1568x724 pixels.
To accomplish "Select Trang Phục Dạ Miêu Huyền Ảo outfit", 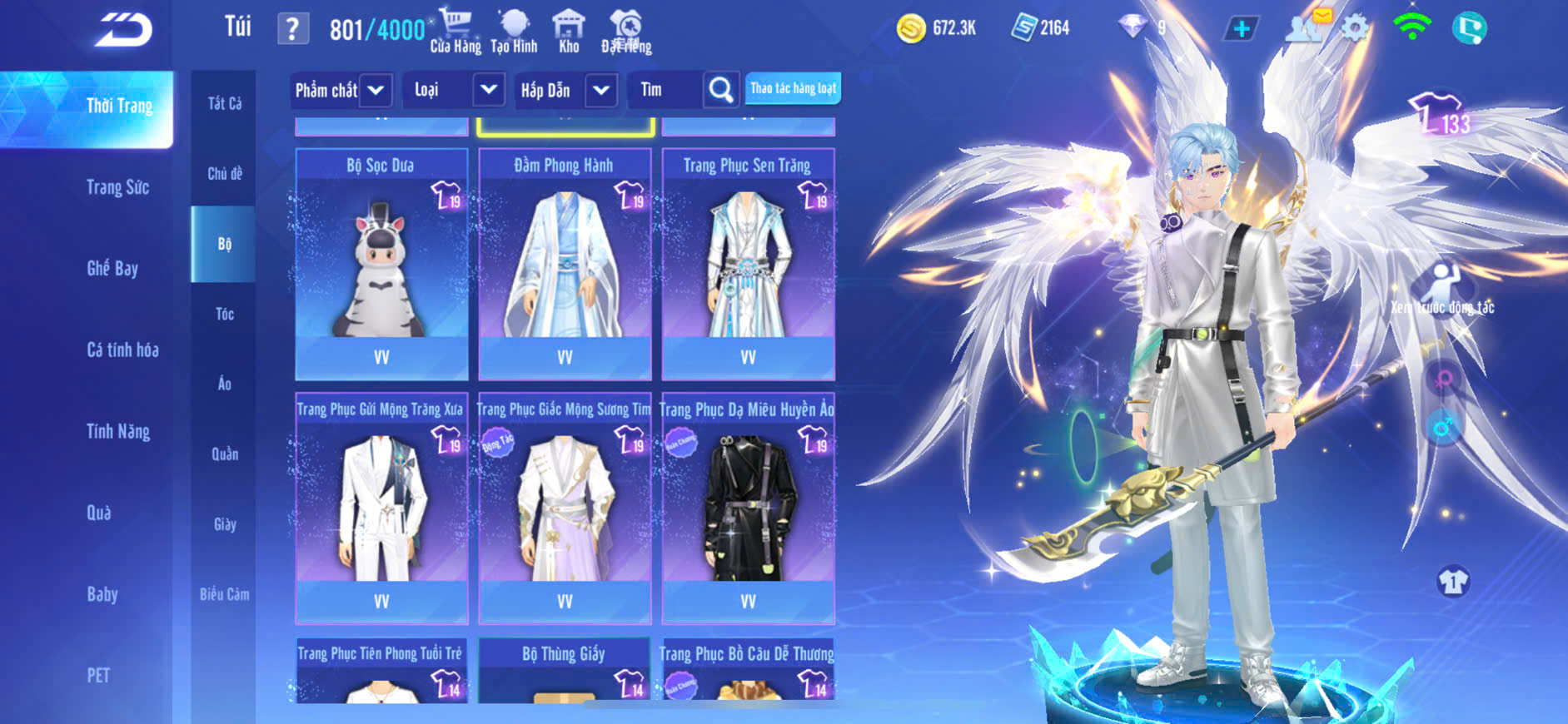I will 748,508.
